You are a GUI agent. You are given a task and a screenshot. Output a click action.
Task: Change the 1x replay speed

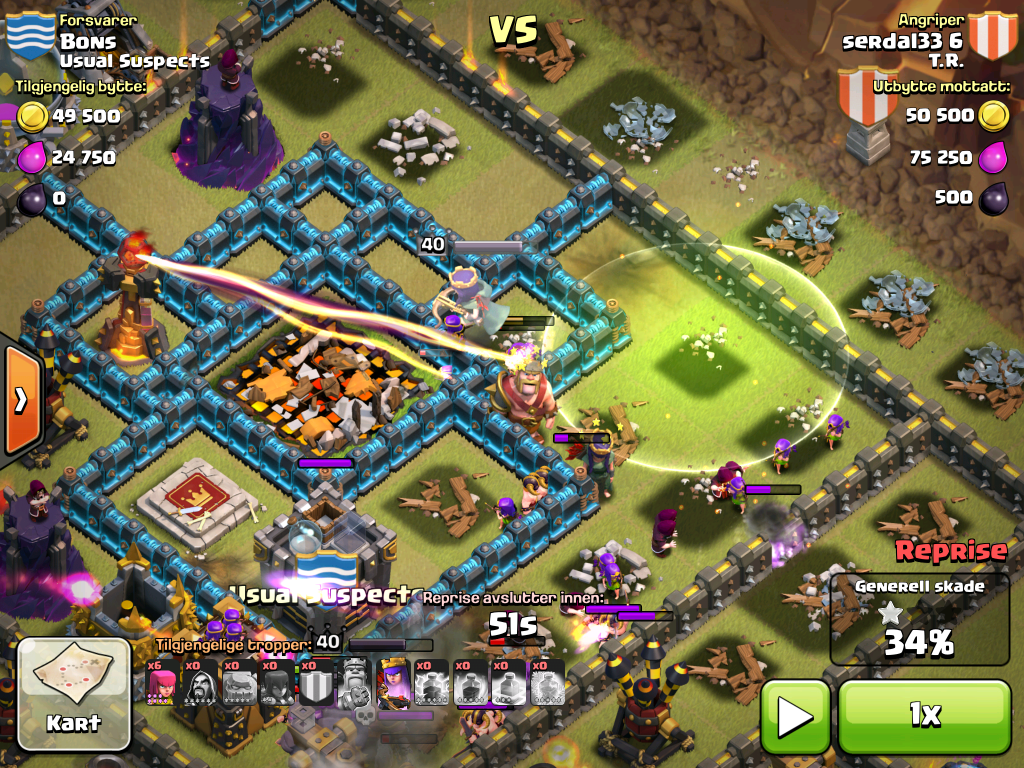pyautogui.click(x=924, y=715)
